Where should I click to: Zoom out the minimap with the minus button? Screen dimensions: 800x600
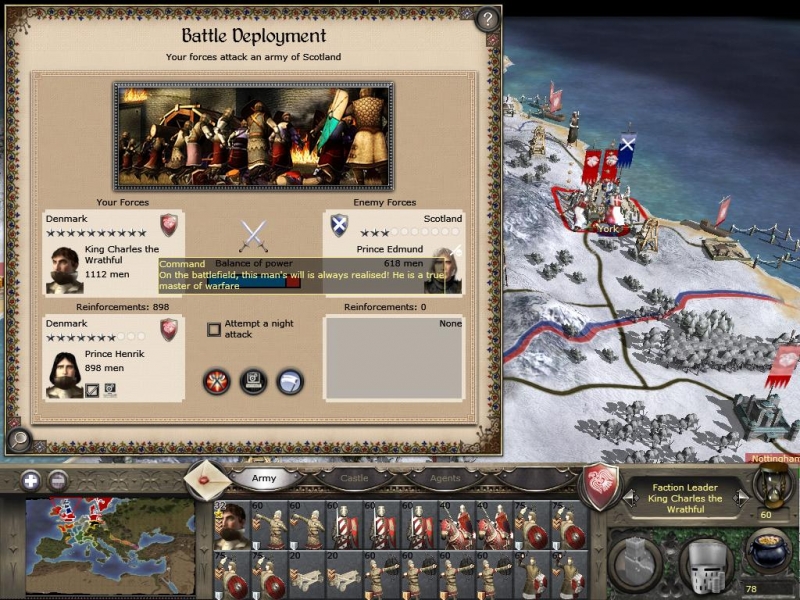[x=58, y=479]
